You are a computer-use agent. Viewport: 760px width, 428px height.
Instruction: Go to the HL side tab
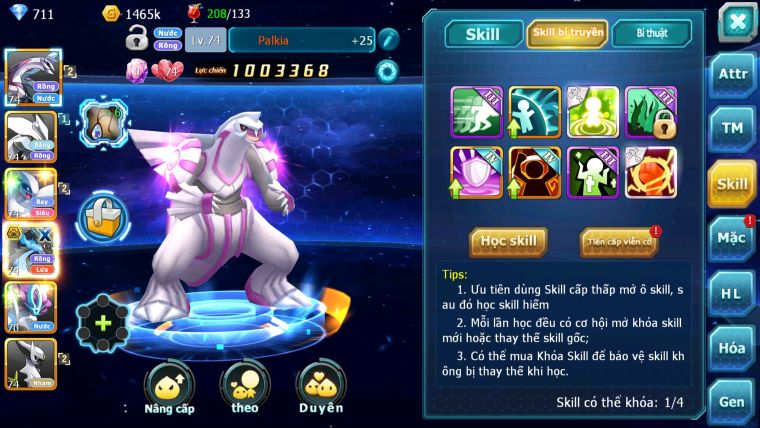pyautogui.click(x=732, y=293)
